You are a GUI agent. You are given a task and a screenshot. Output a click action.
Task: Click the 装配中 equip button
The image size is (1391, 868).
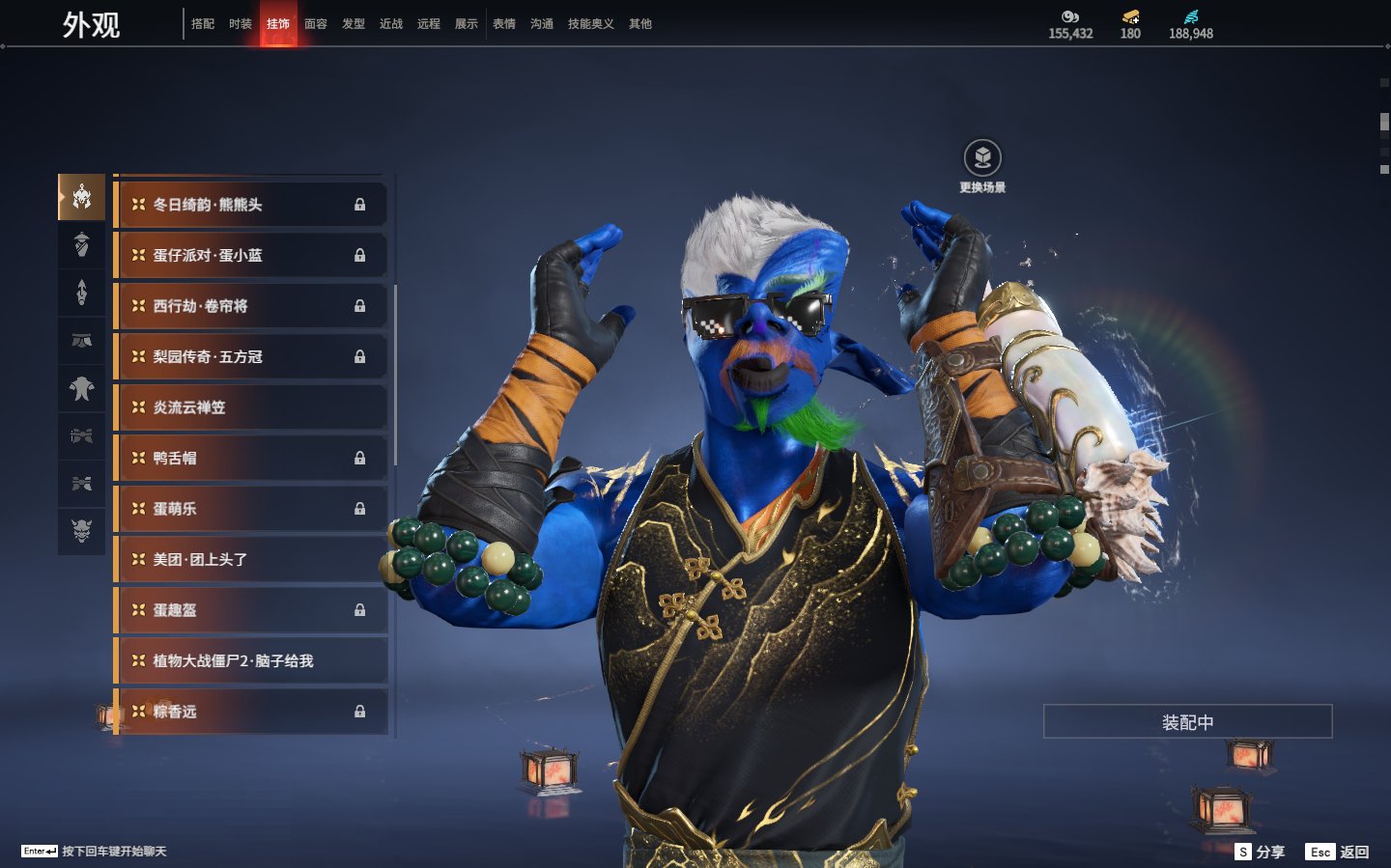pos(1187,722)
